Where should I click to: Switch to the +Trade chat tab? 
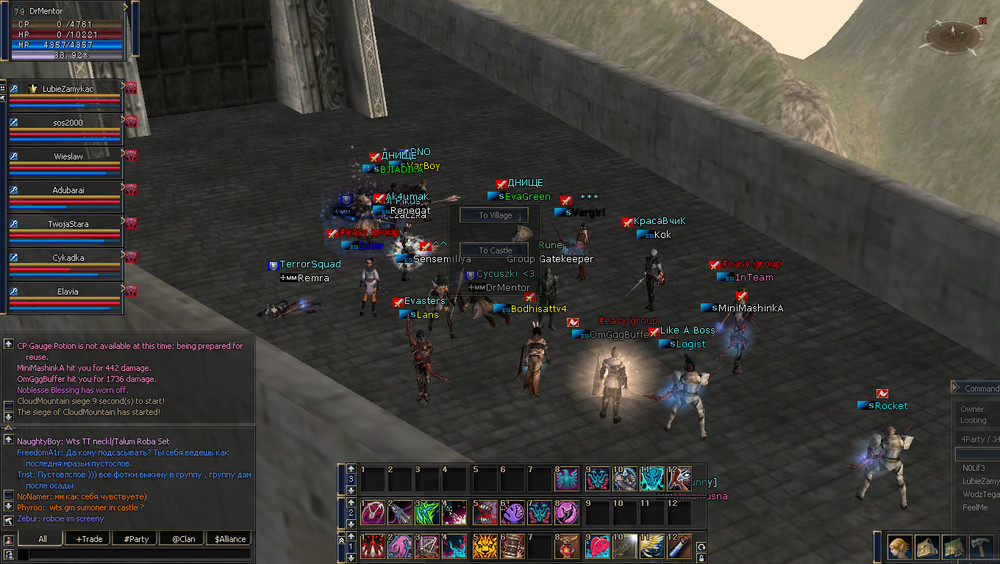89,539
